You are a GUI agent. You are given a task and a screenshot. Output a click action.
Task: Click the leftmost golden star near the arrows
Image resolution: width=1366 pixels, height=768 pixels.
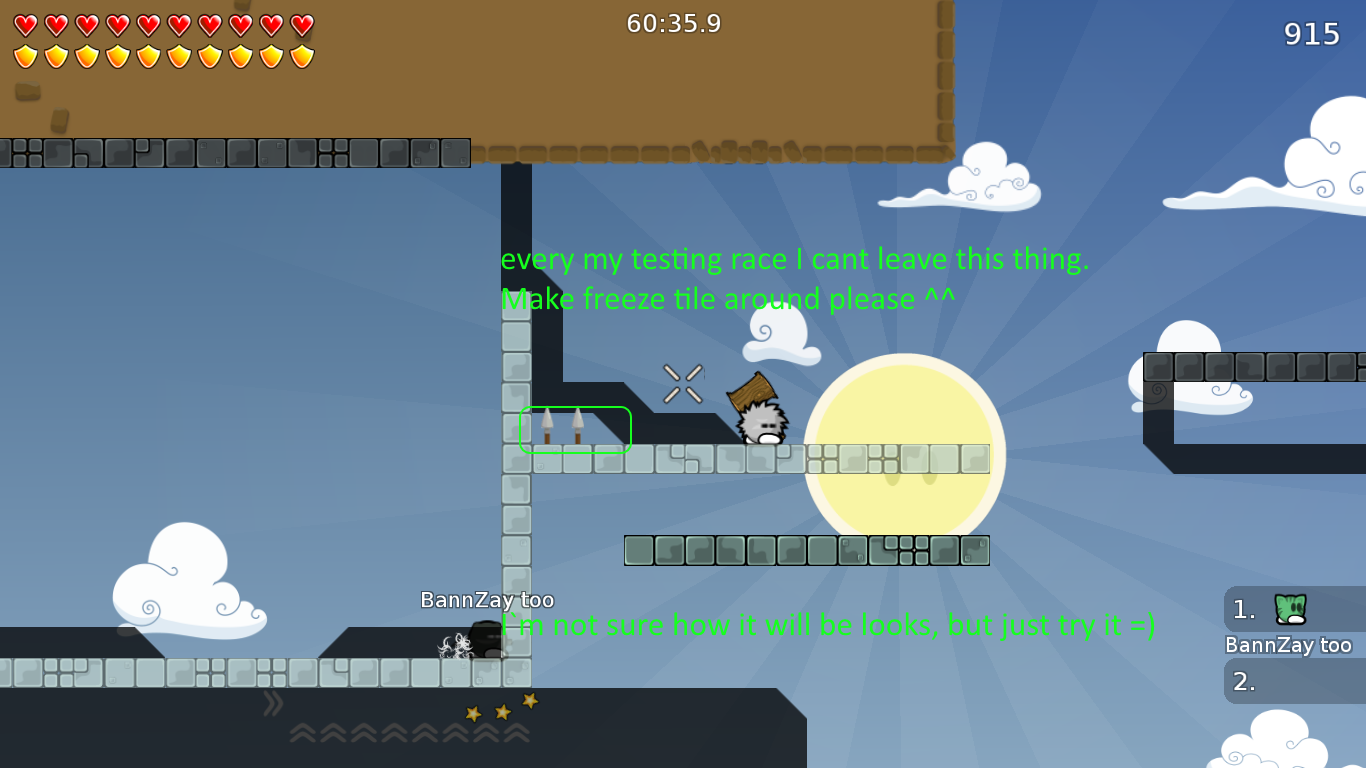tap(470, 715)
